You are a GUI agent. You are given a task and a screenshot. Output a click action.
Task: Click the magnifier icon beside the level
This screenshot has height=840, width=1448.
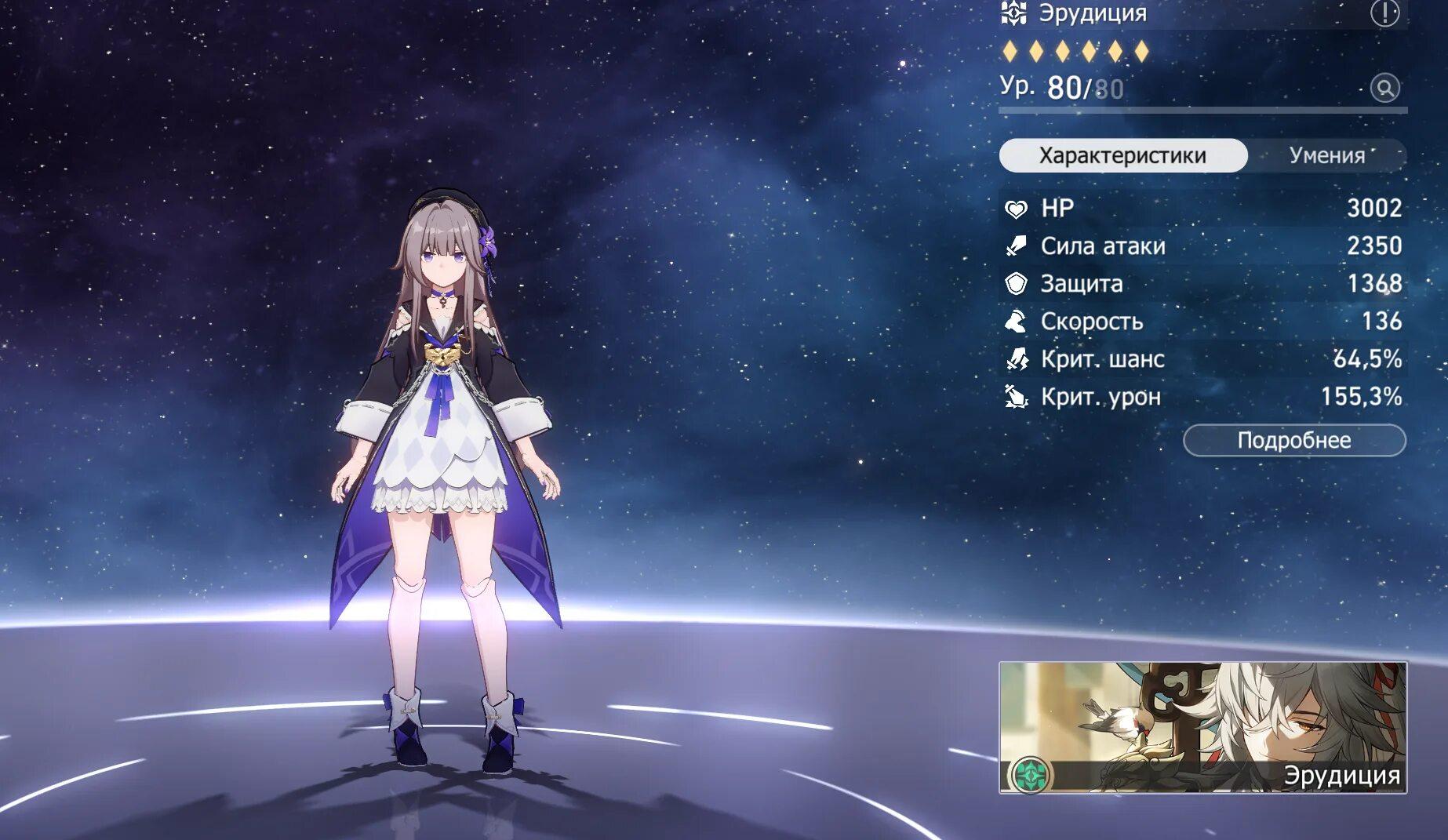(x=1384, y=88)
